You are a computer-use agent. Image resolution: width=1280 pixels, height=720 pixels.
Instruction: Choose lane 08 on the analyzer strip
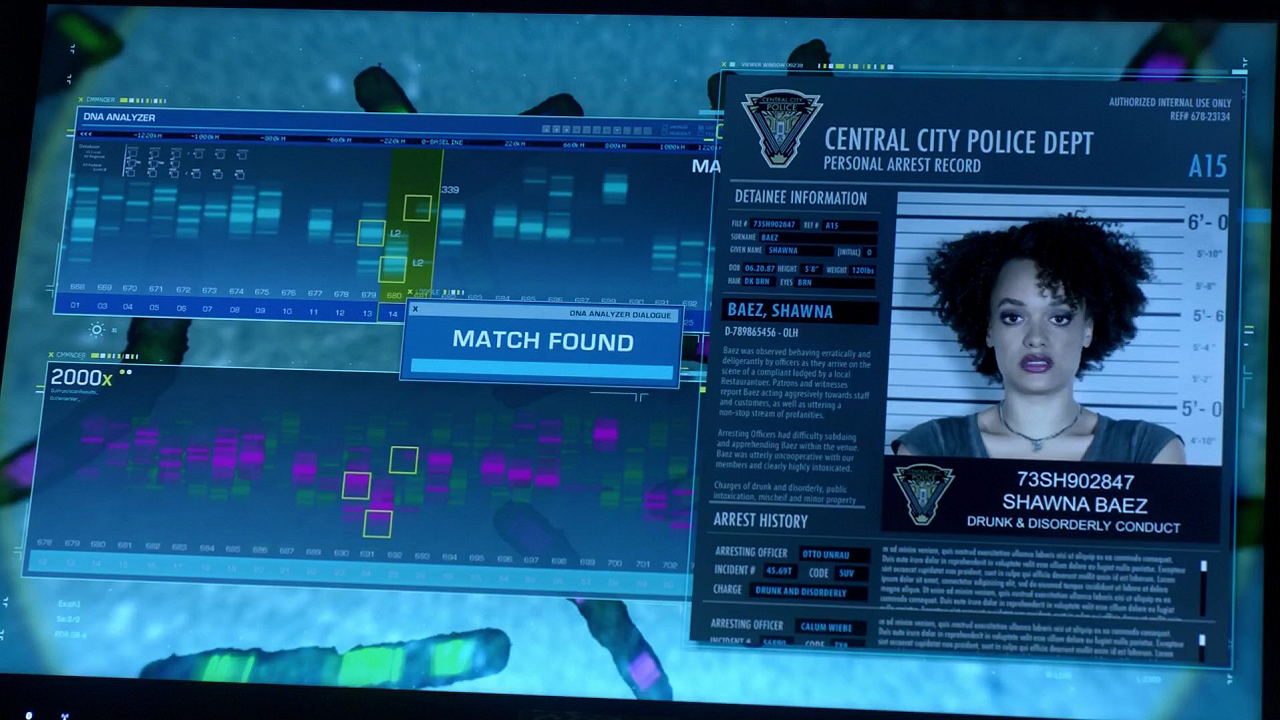click(234, 310)
